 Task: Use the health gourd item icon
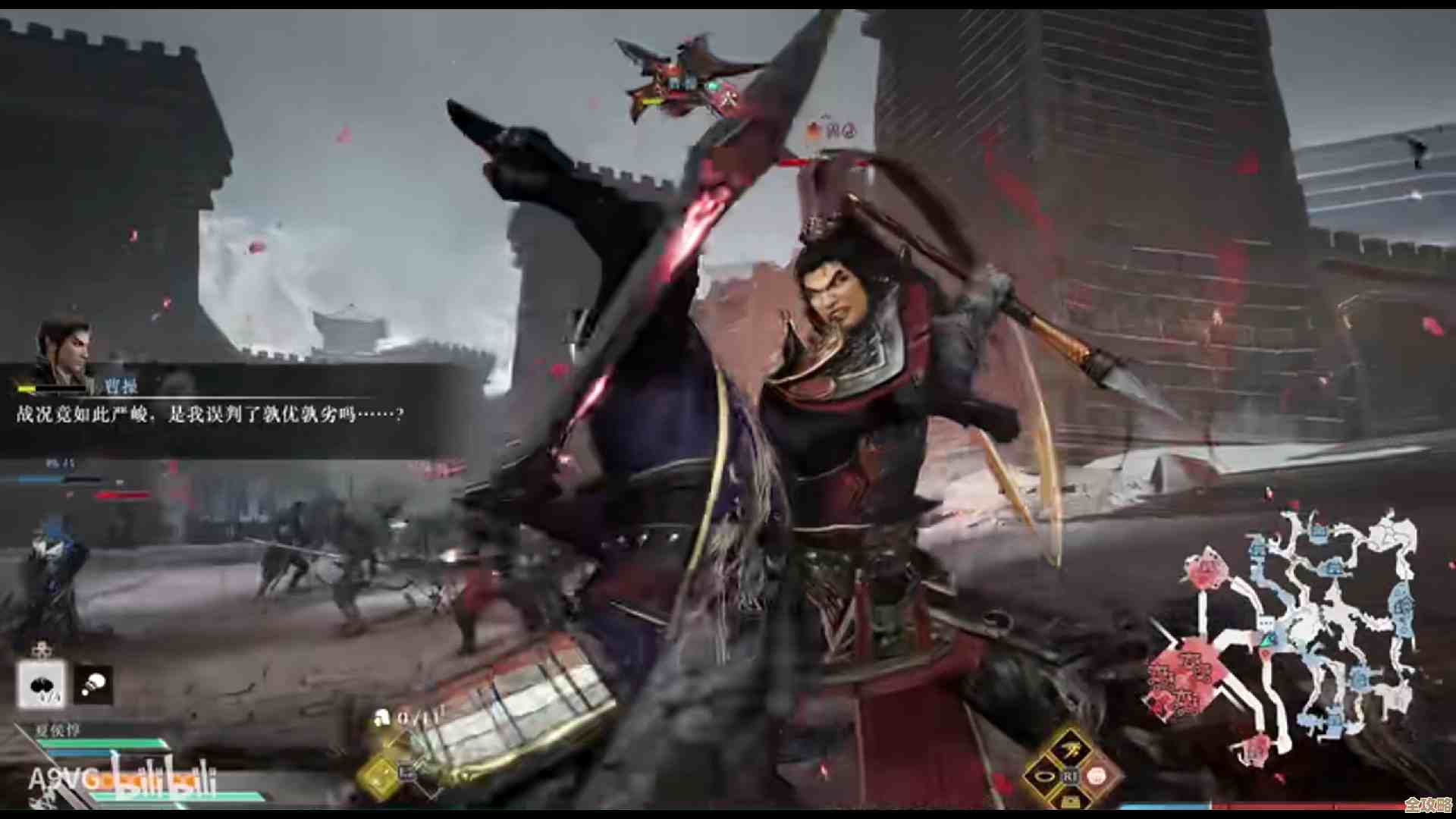coord(41,685)
